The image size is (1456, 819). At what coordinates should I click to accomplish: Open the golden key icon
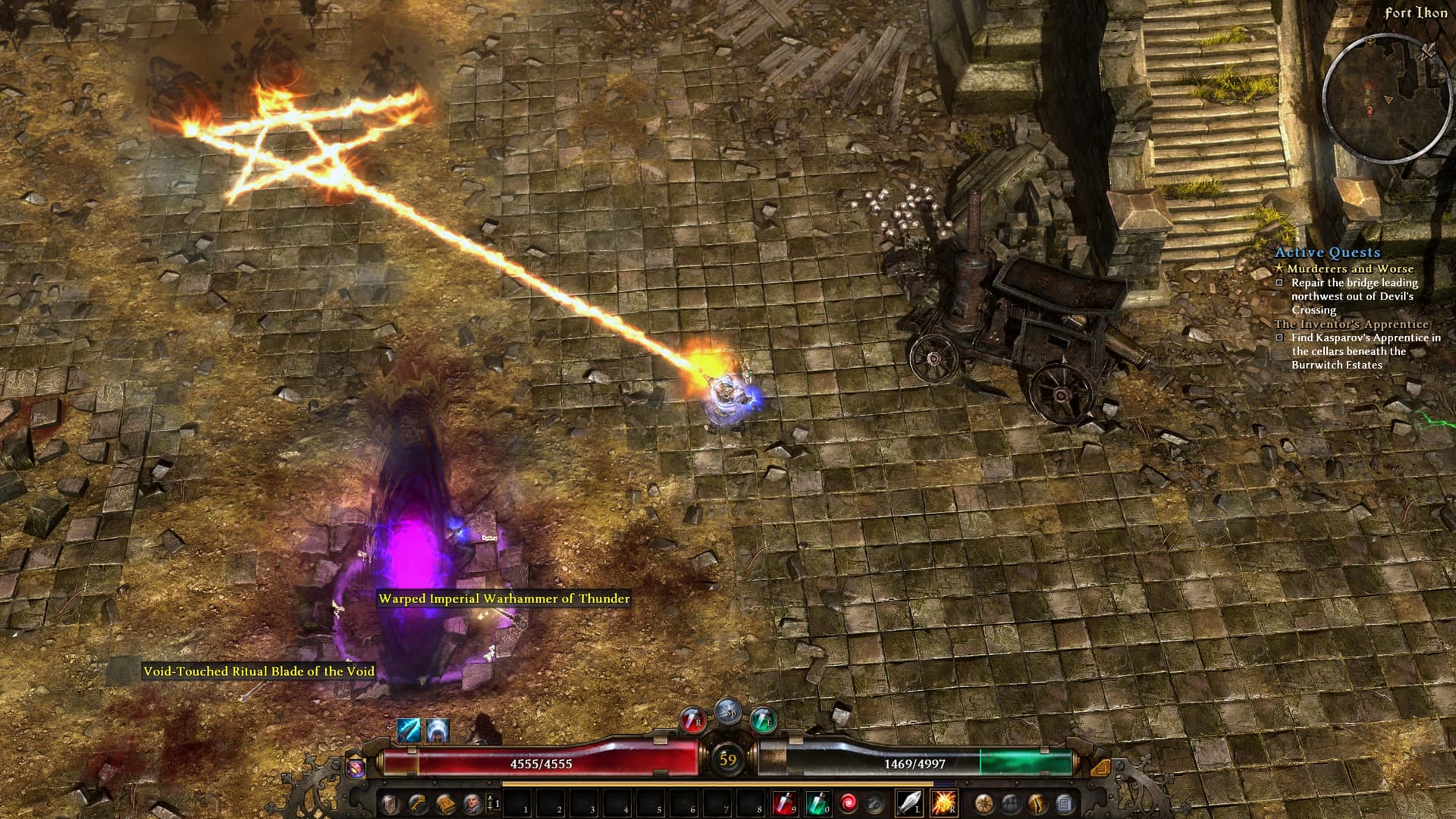(417, 802)
